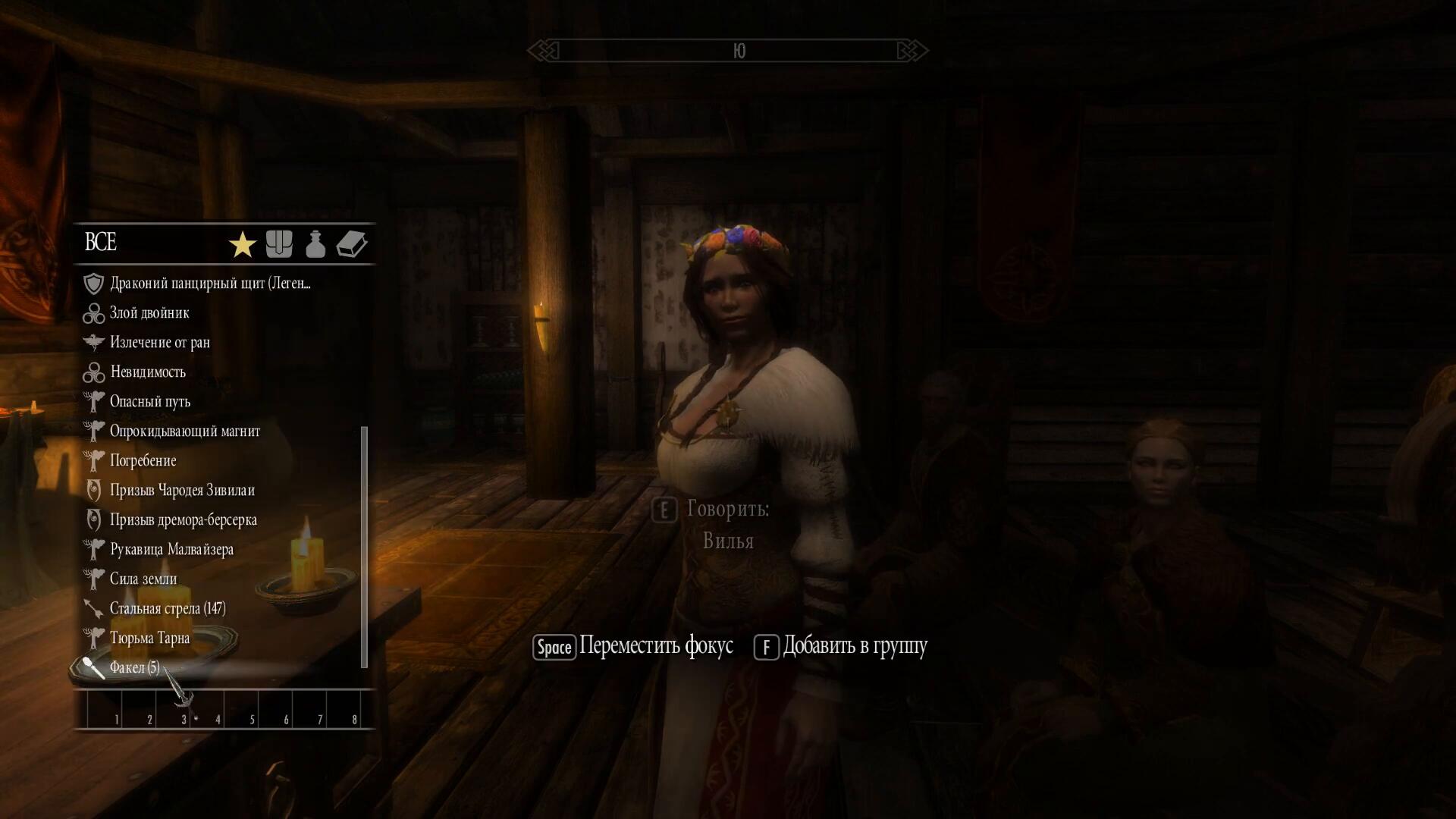Screen dimensions: 1456x819
Task: Show the potions category
Action: (x=315, y=244)
